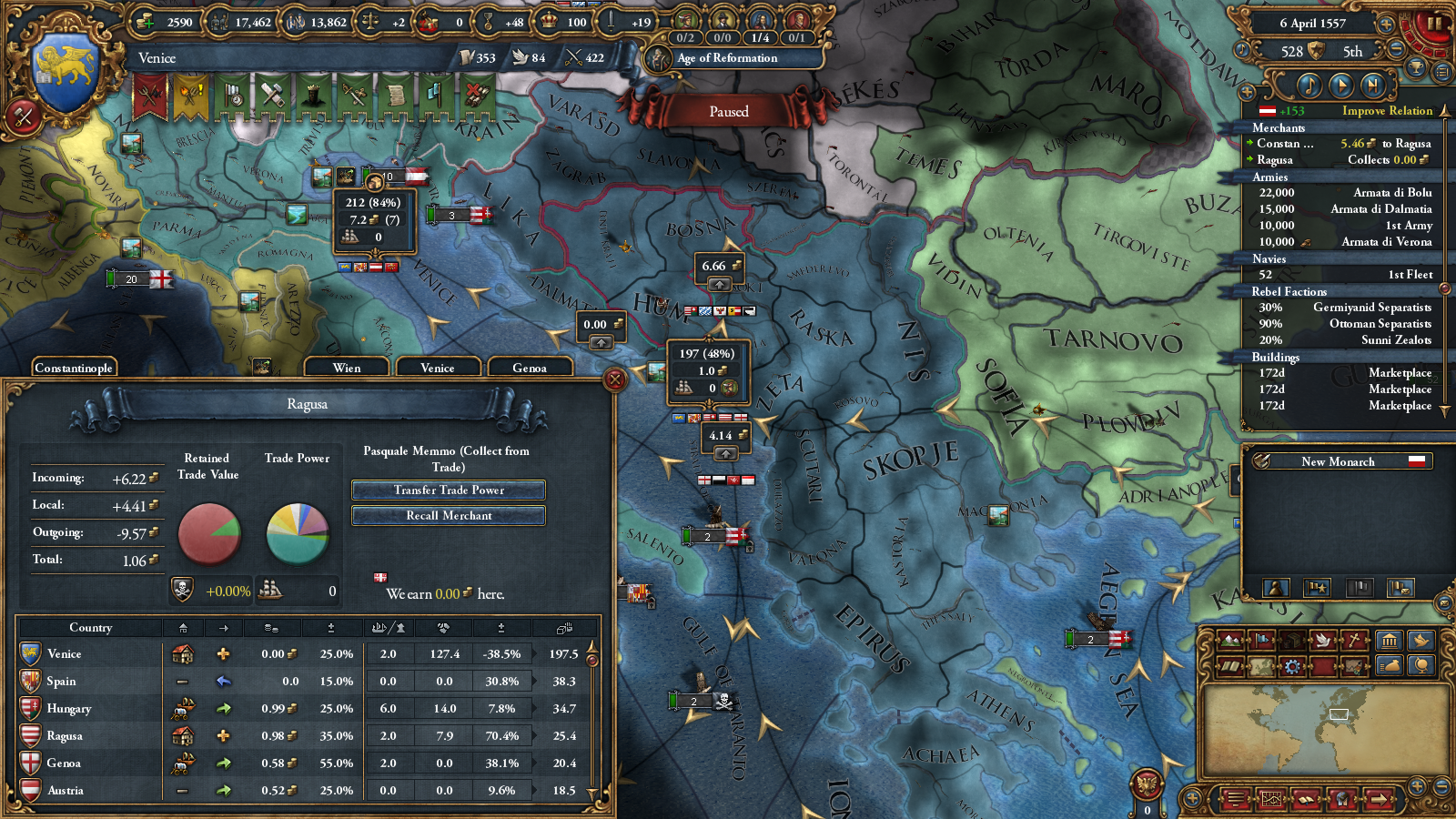Screen dimensions: 1456x819
Task: Click the gear mapmode settings icon
Action: coord(1292,665)
